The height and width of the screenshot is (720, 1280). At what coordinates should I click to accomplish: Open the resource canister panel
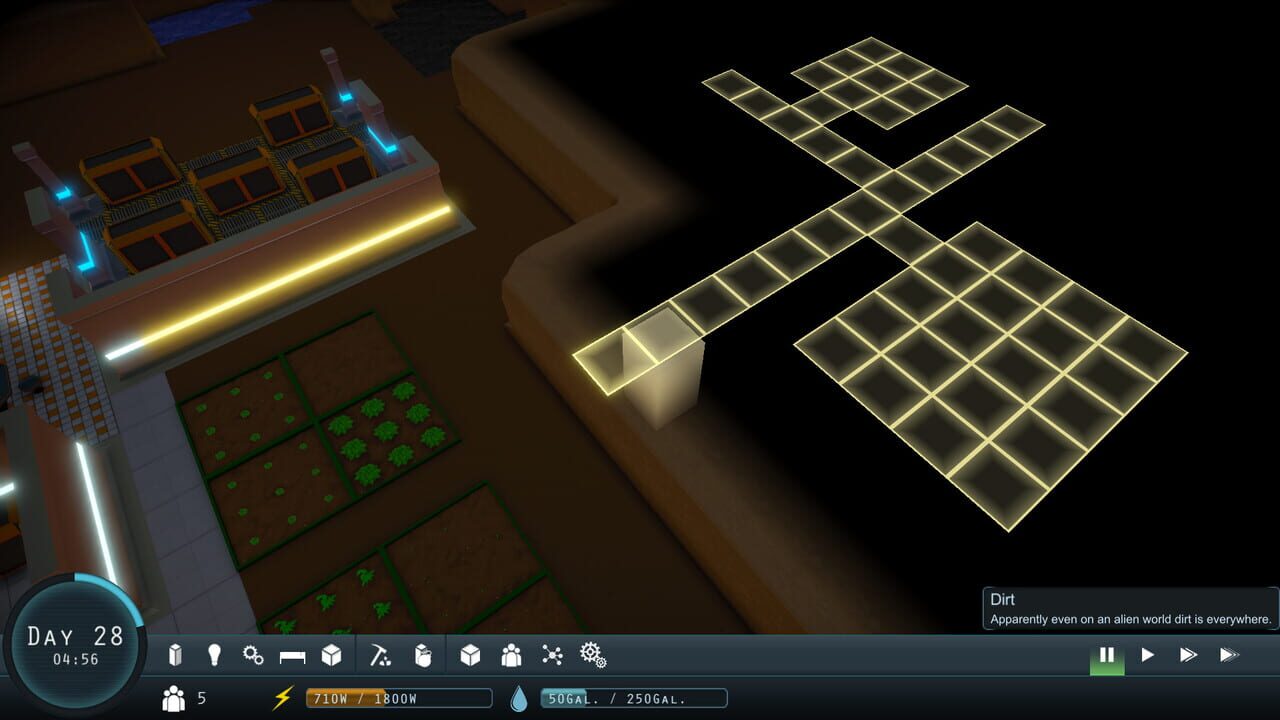click(422, 655)
